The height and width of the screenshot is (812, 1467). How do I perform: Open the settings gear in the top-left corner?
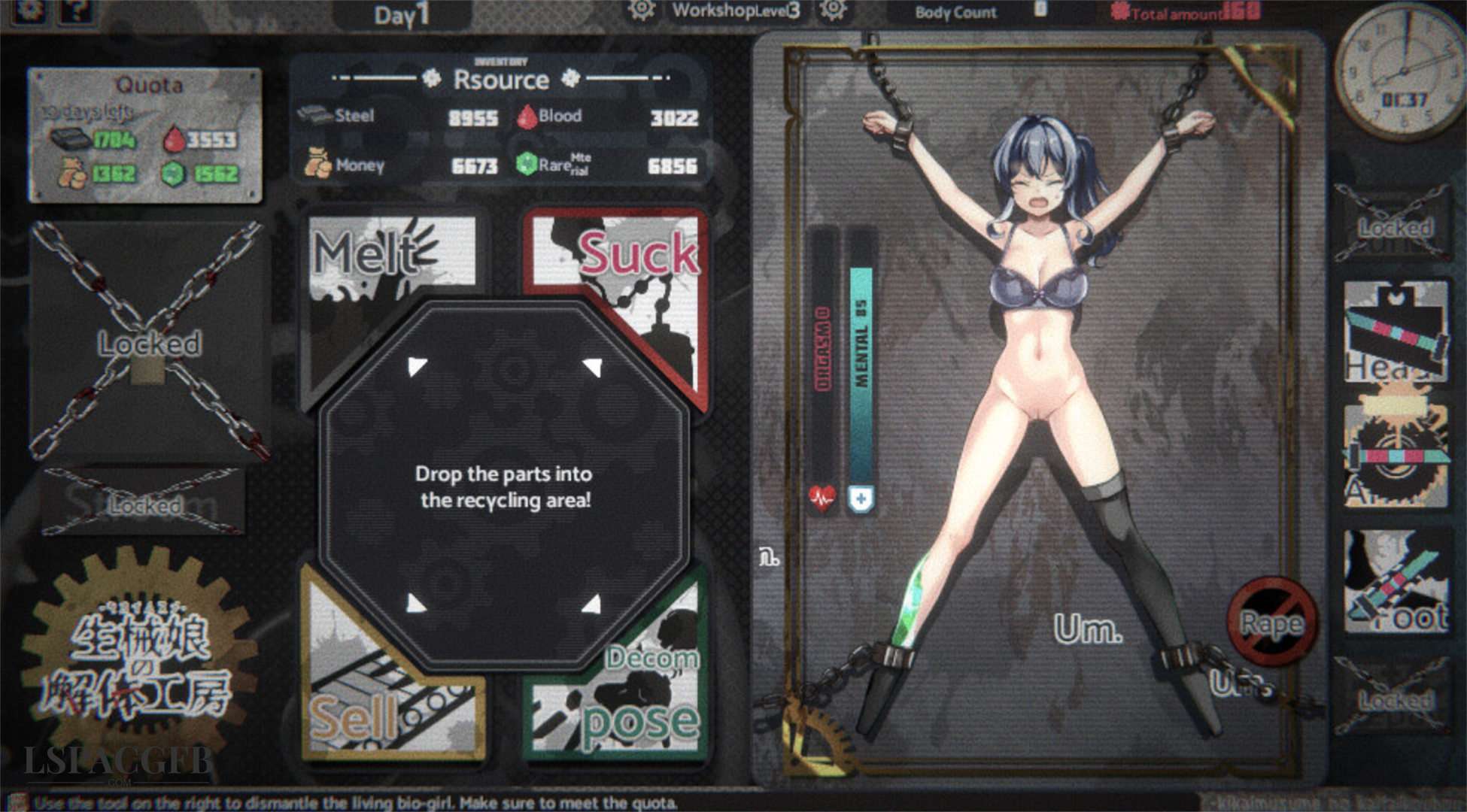[x=30, y=9]
